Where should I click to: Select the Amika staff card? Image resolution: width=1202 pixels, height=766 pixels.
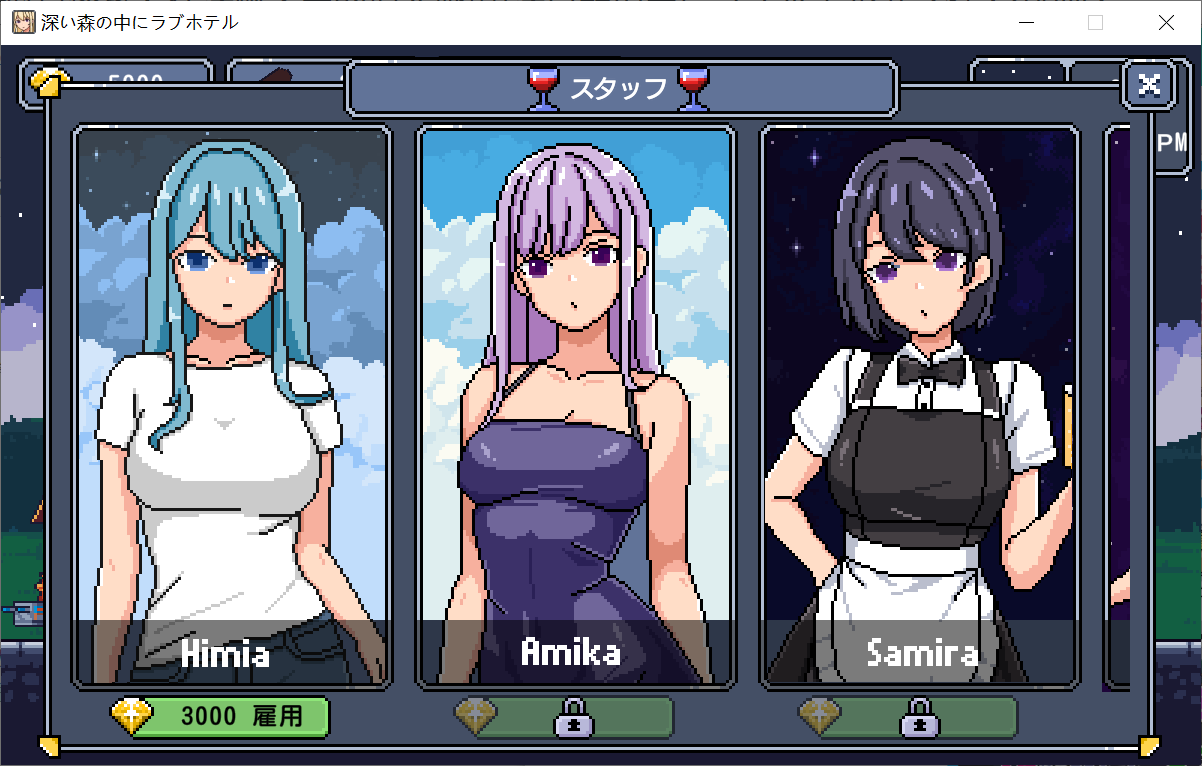point(575,407)
